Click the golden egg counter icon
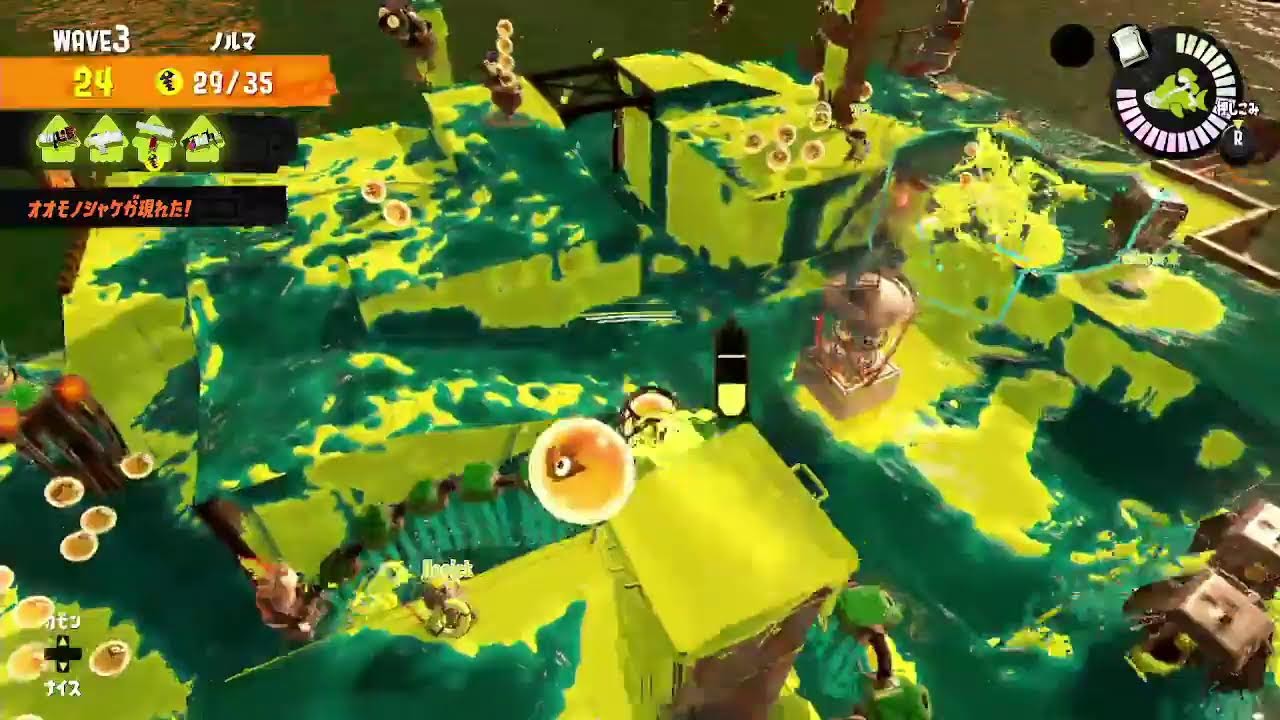The height and width of the screenshot is (720, 1280). point(172,81)
